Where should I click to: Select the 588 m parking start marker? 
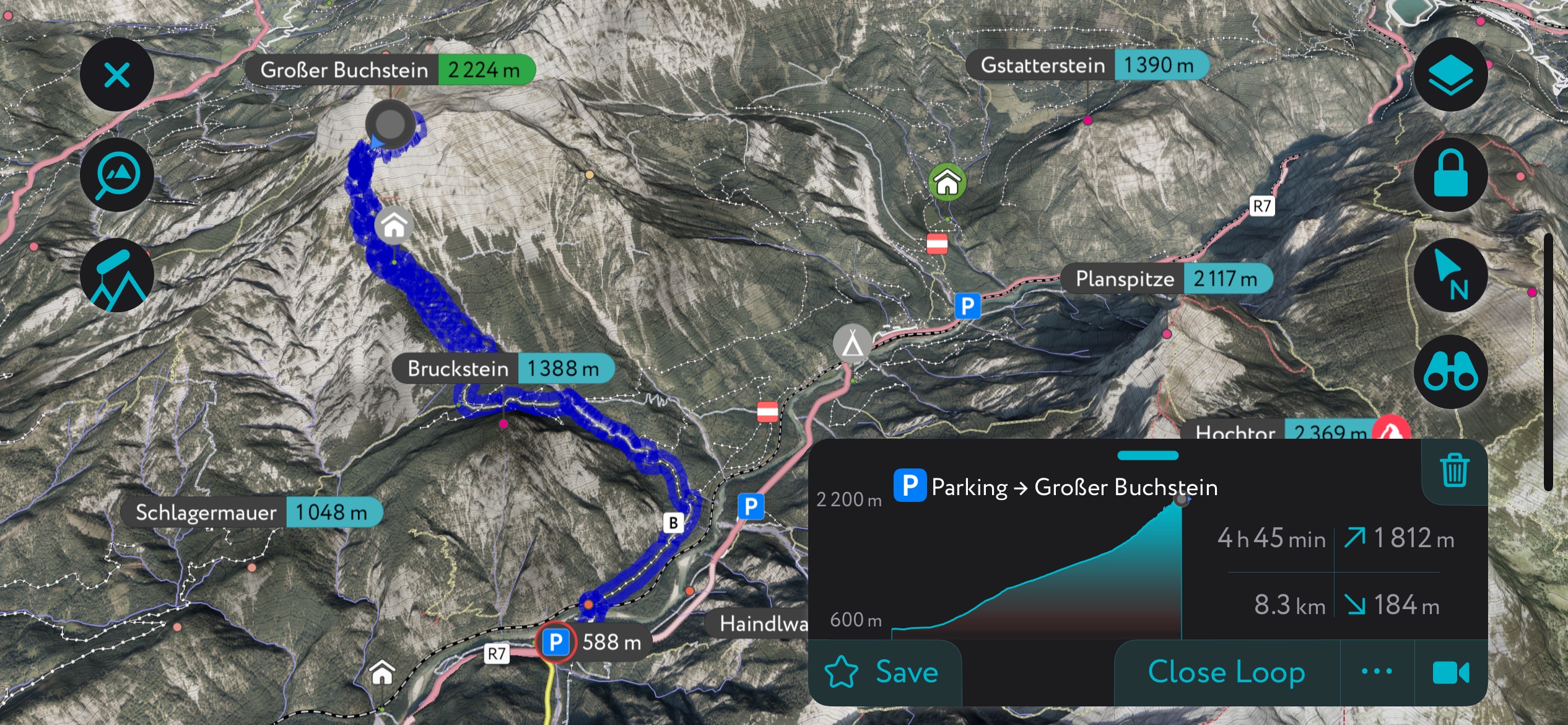[556, 643]
